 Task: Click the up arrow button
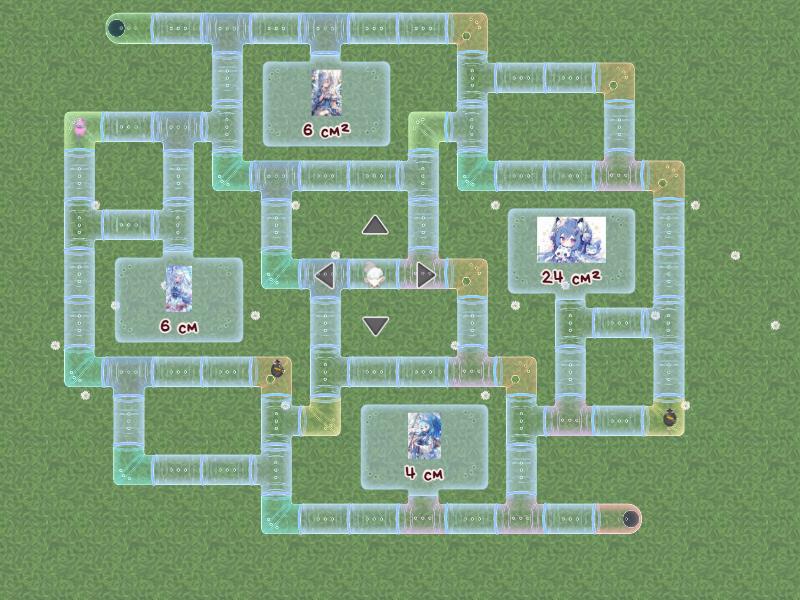tap(375, 225)
